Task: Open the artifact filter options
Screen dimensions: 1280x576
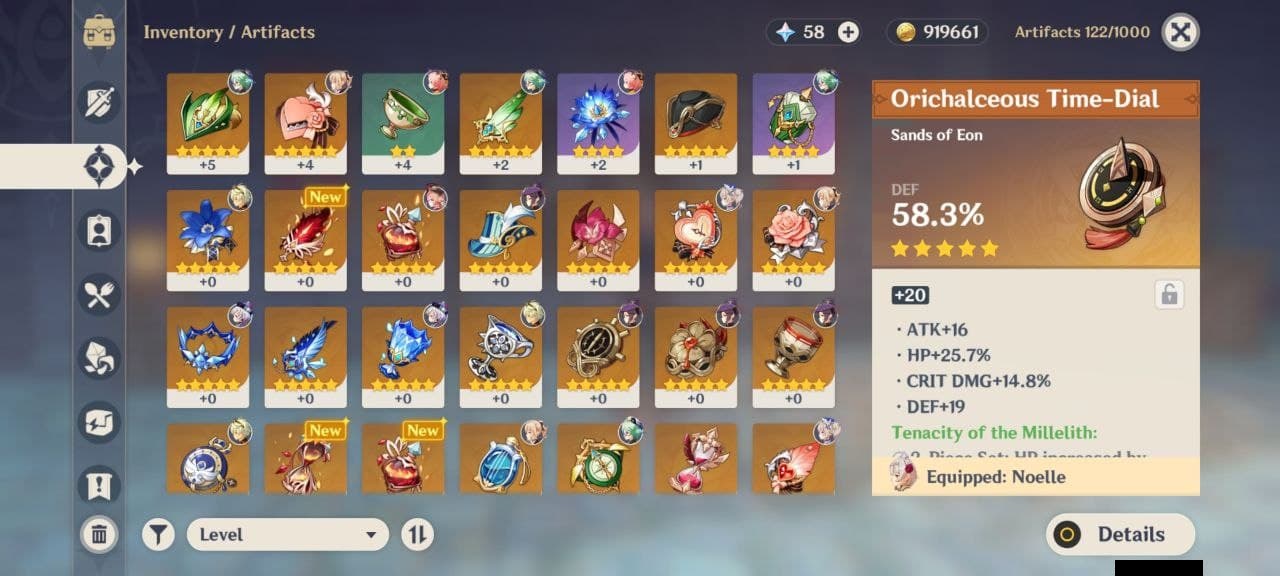Action: pos(157,534)
